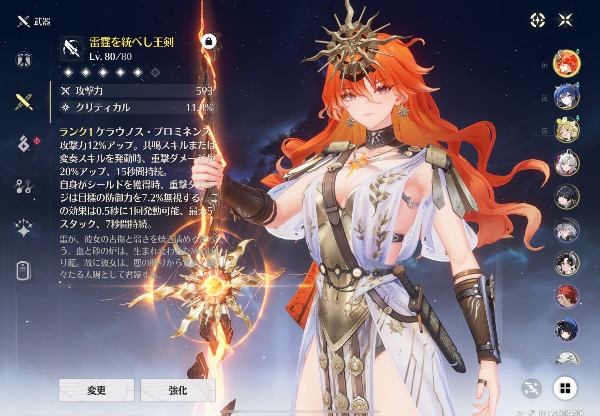Screen dimensions: 600x416
Task: Click the round target icon beside the close X
Action: (x=537, y=19)
